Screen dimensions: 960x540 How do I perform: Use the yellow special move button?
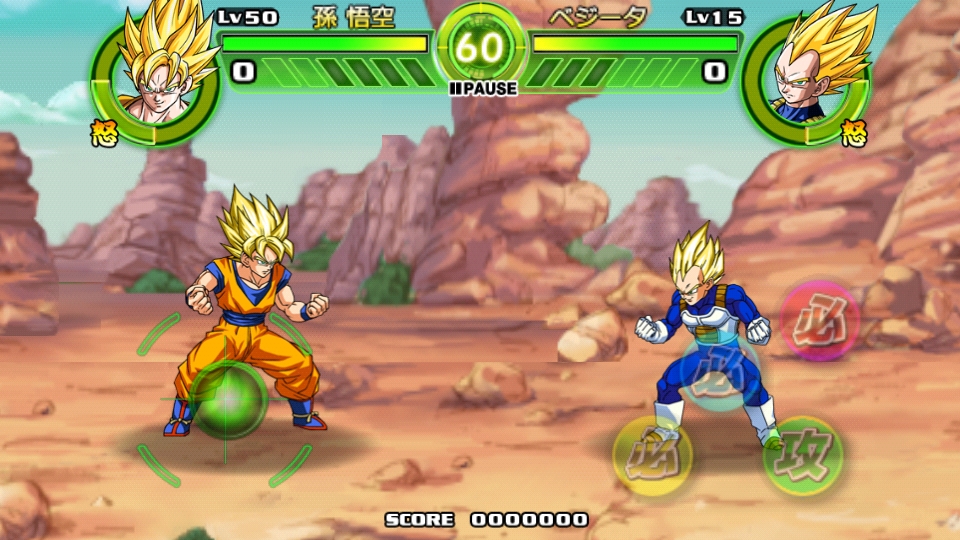[x=652, y=456]
